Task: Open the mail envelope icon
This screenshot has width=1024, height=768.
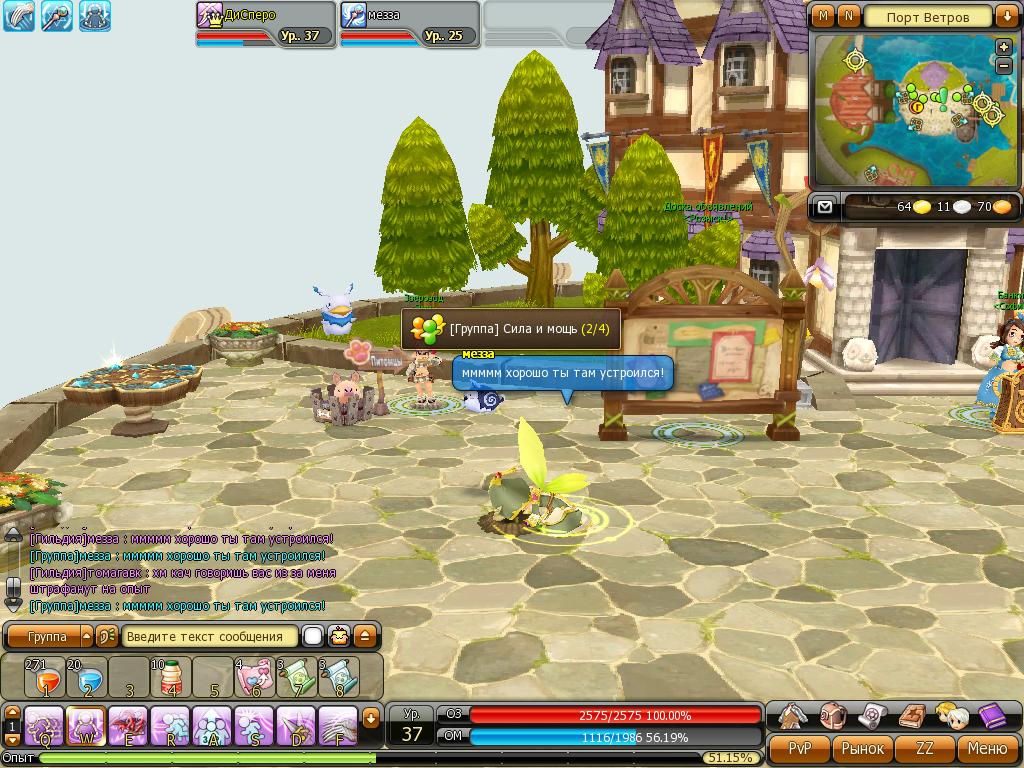Action: point(824,207)
